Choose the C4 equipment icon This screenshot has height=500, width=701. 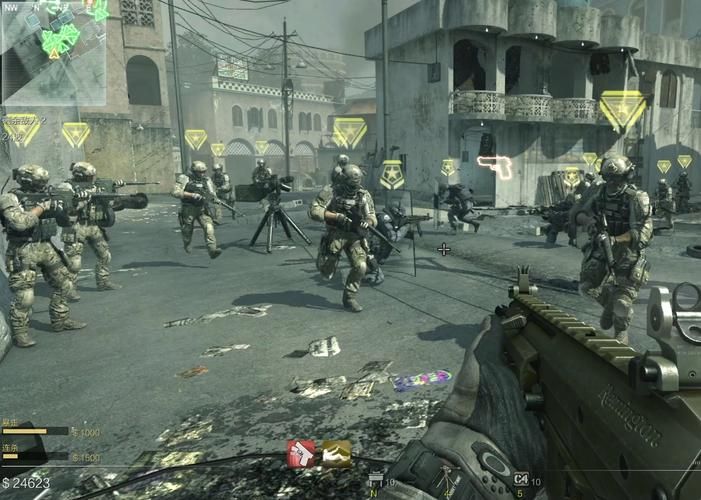[520, 481]
